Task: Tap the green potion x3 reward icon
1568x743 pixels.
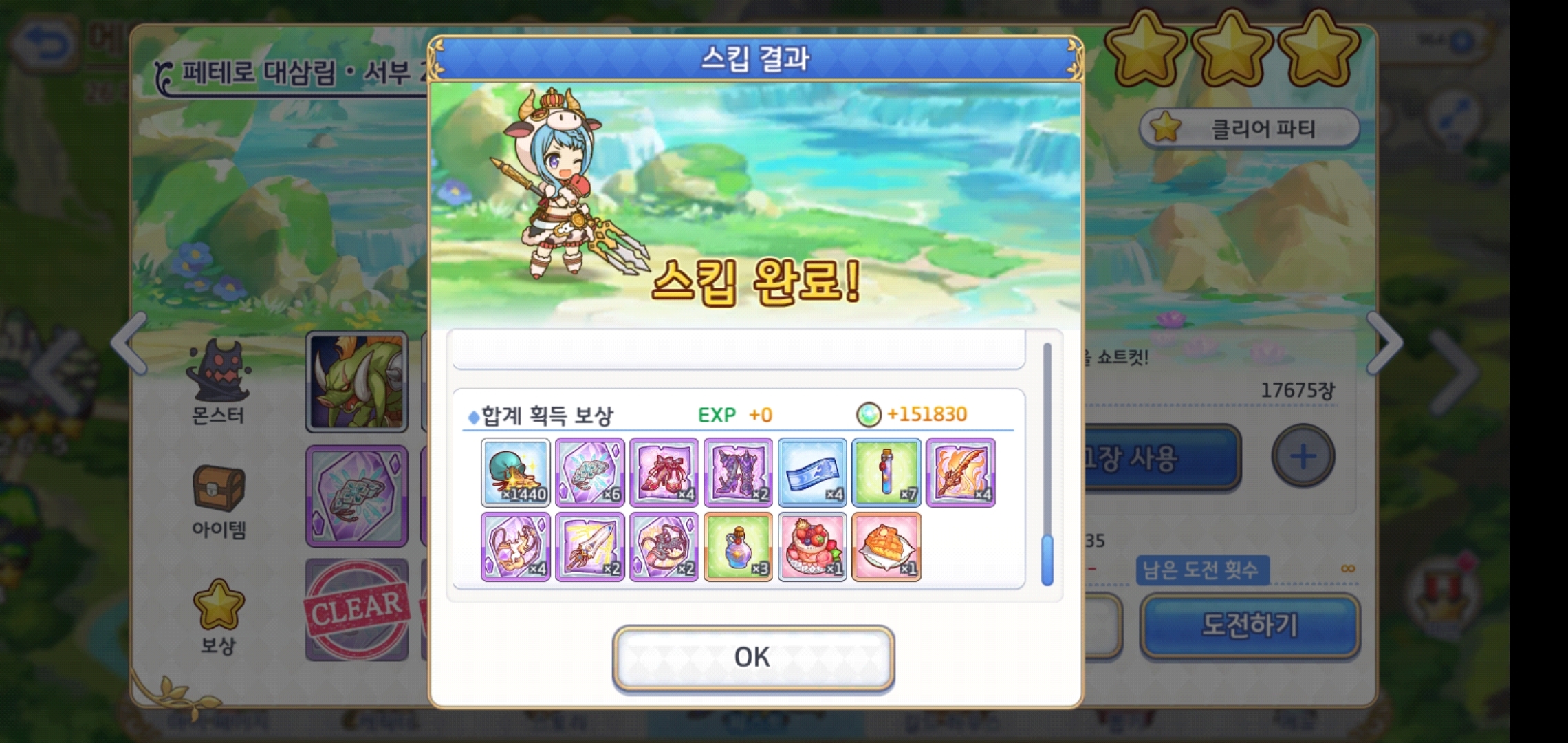Action: pyautogui.click(x=738, y=546)
